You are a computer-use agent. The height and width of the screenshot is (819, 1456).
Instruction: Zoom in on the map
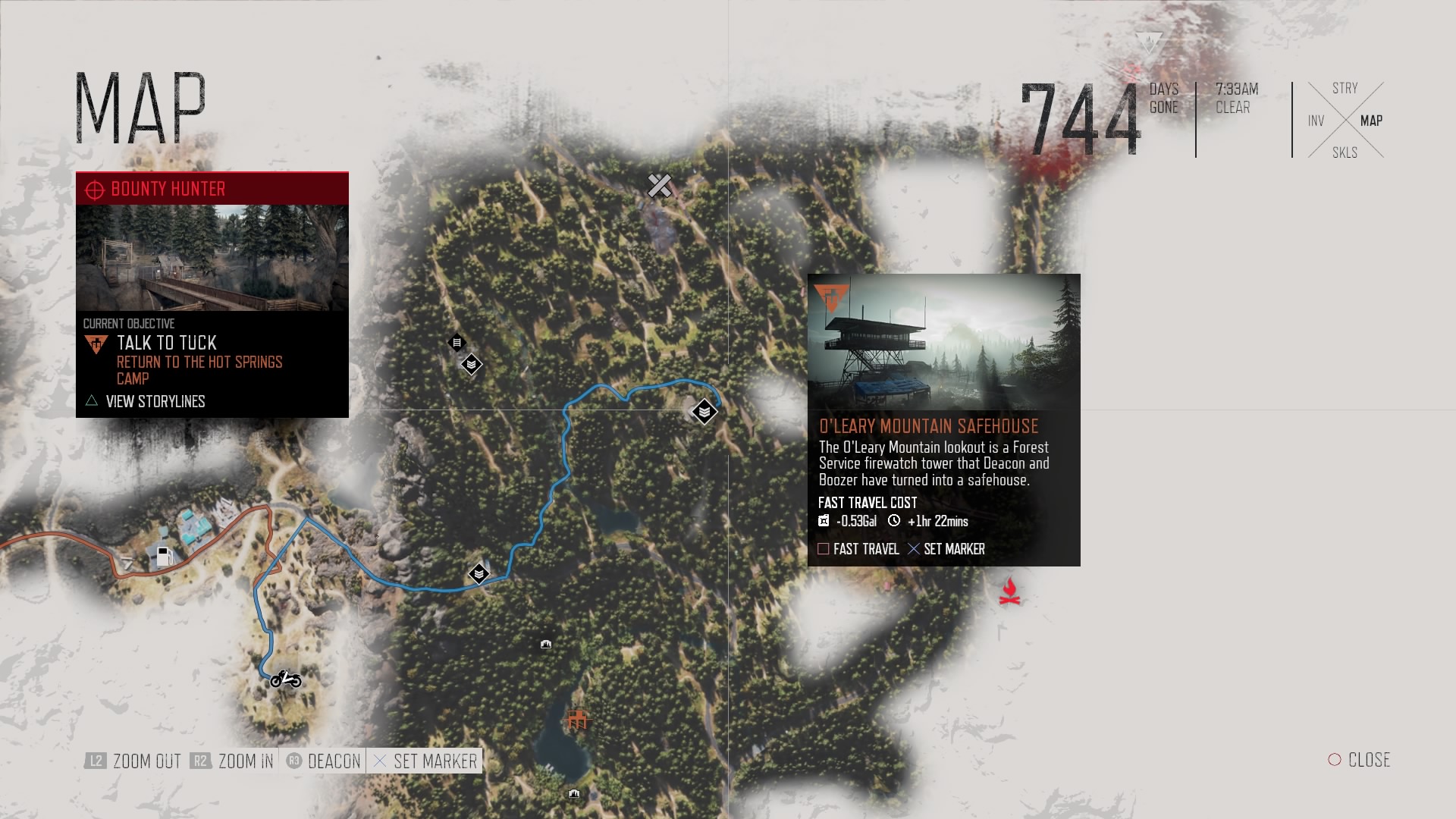(233, 761)
